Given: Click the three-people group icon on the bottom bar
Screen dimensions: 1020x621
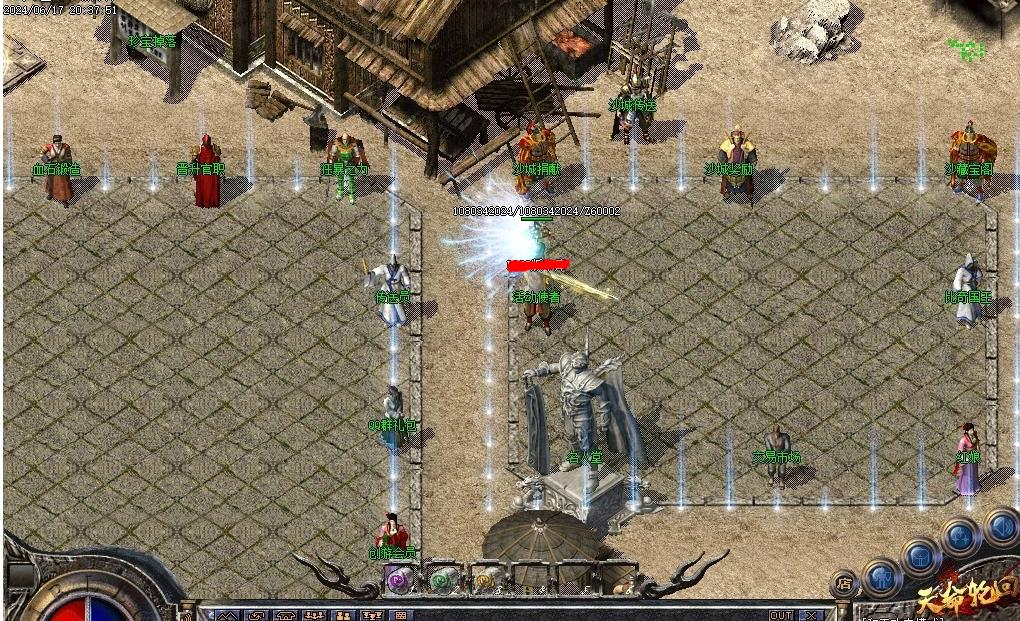Looking at the screenshot, I should tap(314, 615).
